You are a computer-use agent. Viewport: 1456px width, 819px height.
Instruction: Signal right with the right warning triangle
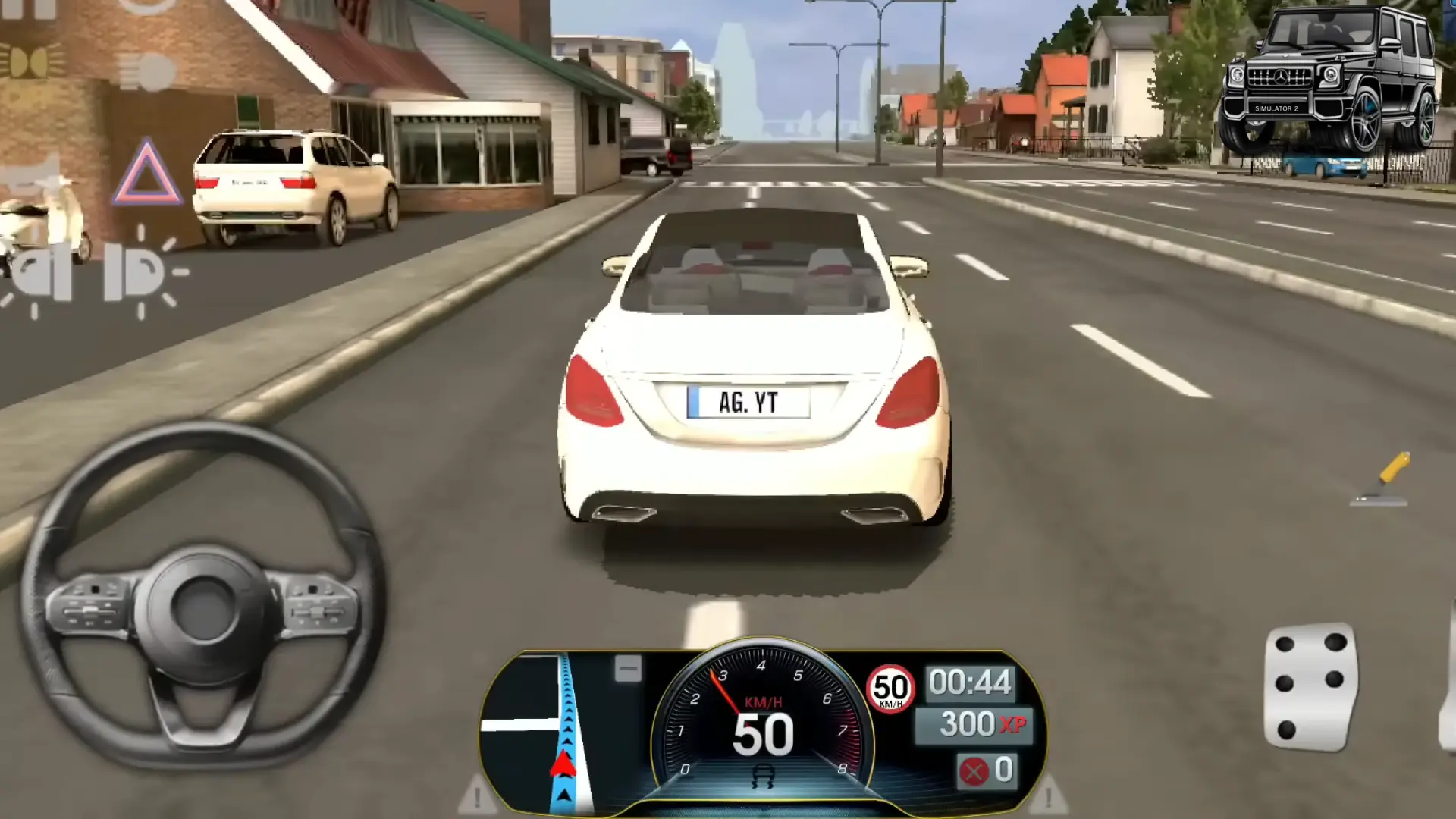click(1049, 795)
